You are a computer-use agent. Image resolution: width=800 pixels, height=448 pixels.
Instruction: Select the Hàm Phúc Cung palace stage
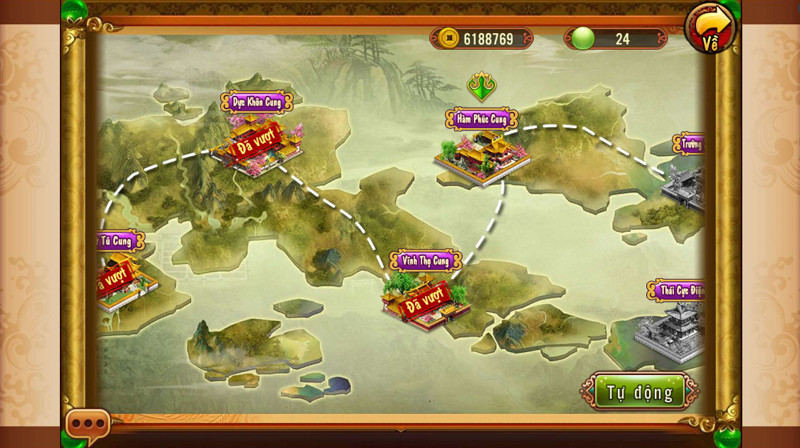pos(481,153)
